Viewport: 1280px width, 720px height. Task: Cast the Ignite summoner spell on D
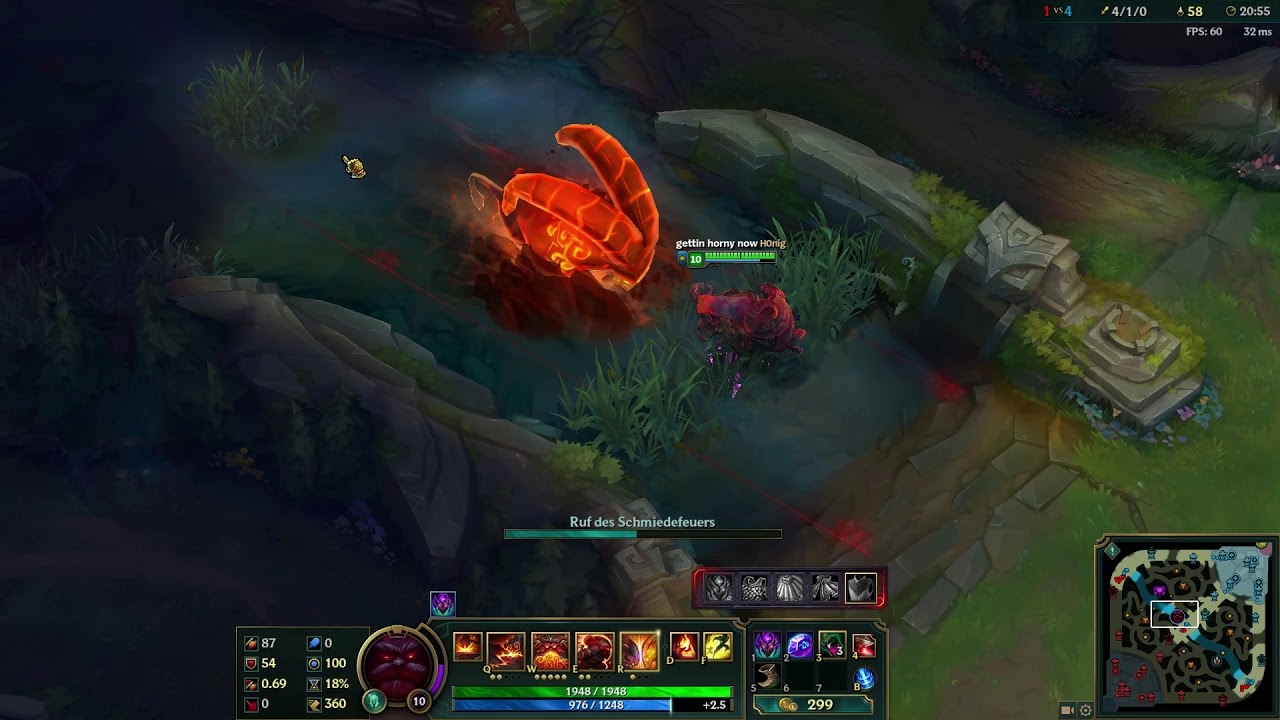[683, 646]
